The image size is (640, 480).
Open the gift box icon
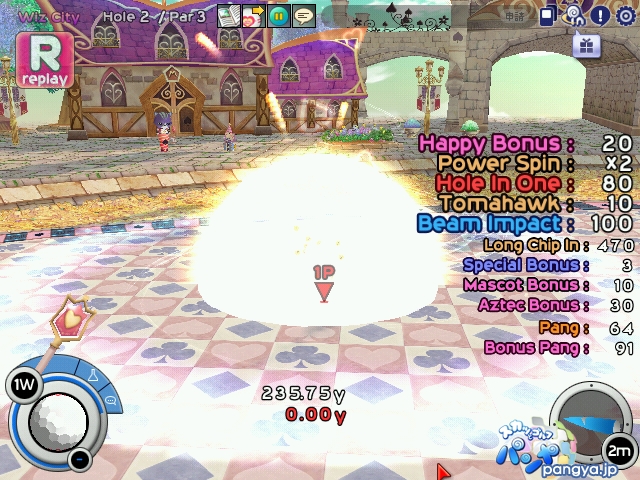pyautogui.click(x=586, y=45)
